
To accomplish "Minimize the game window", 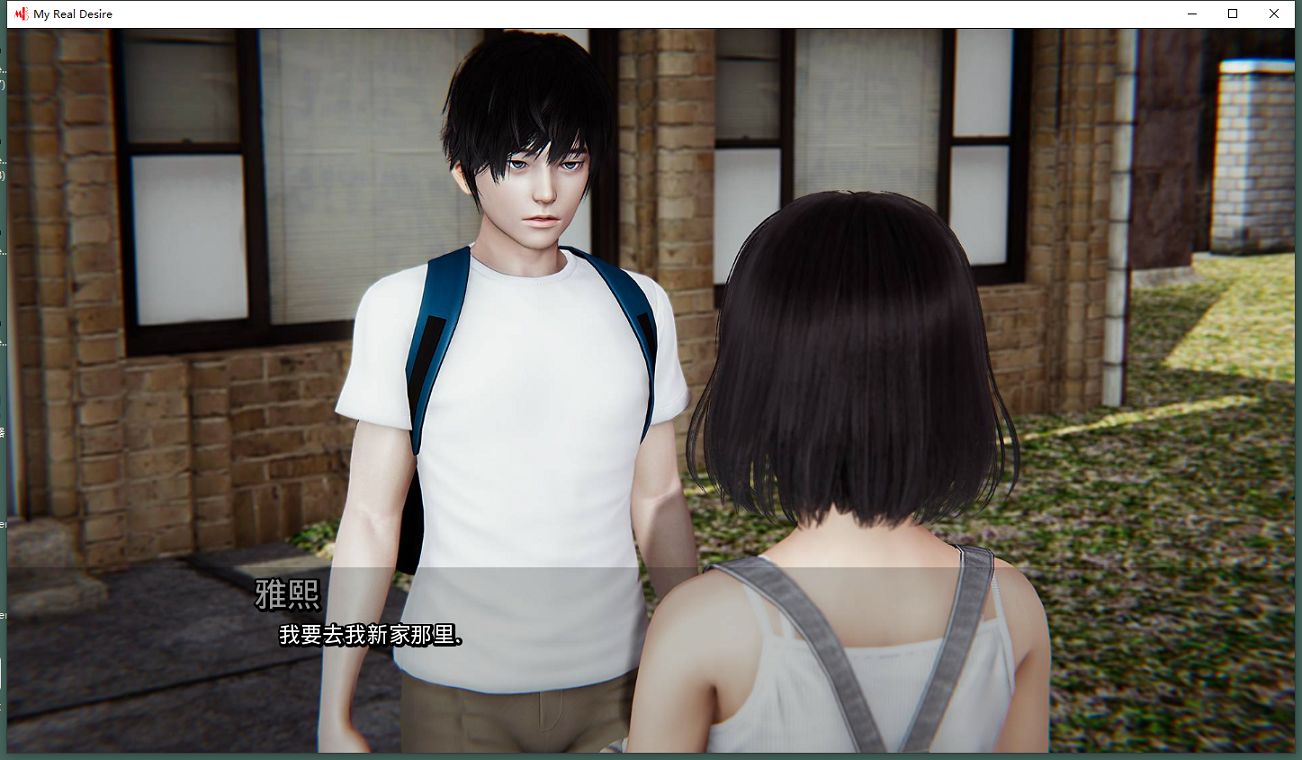I will pyautogui.click(x=1192, y=14).
